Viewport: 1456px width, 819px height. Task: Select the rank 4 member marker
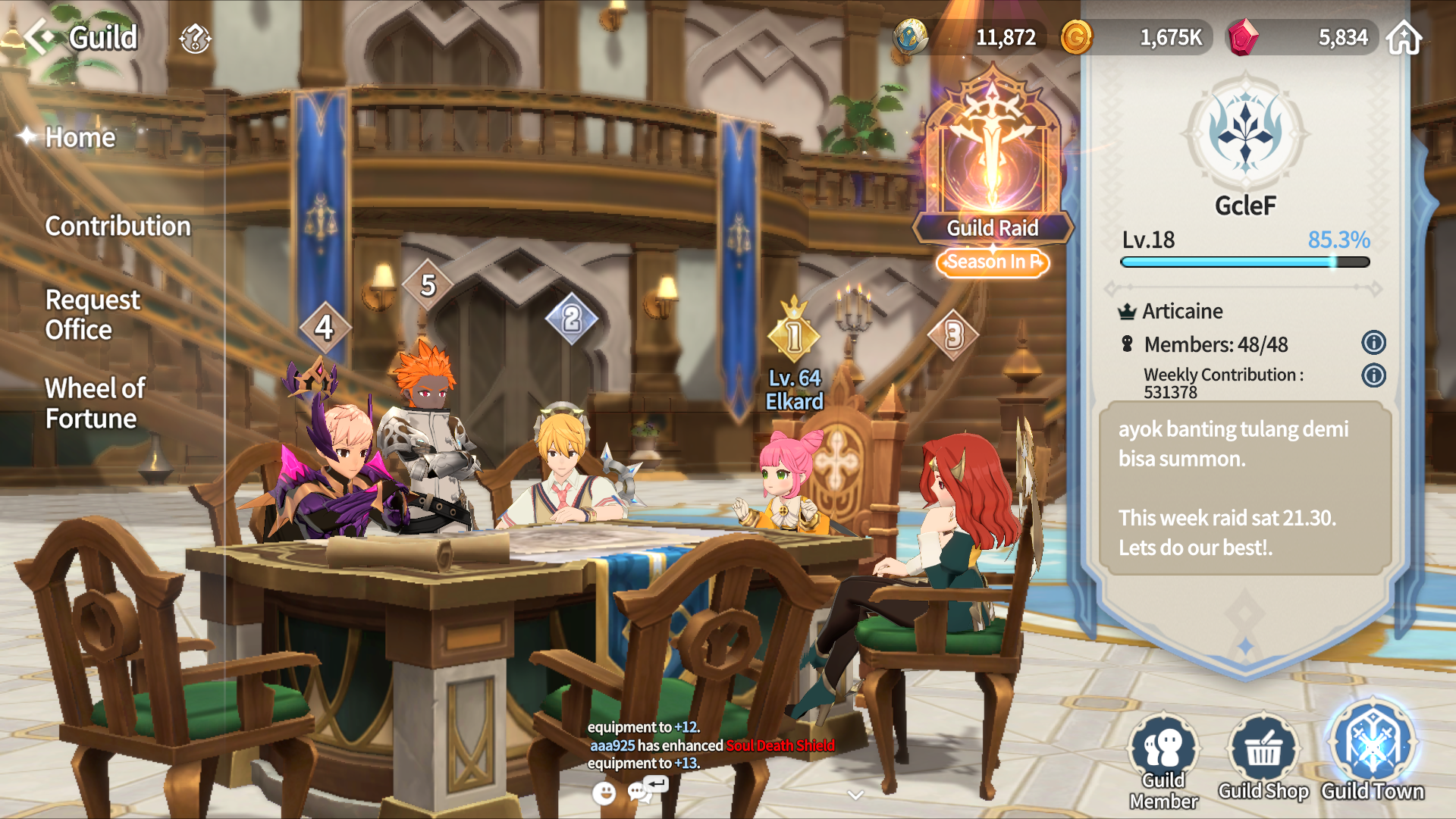325,328
